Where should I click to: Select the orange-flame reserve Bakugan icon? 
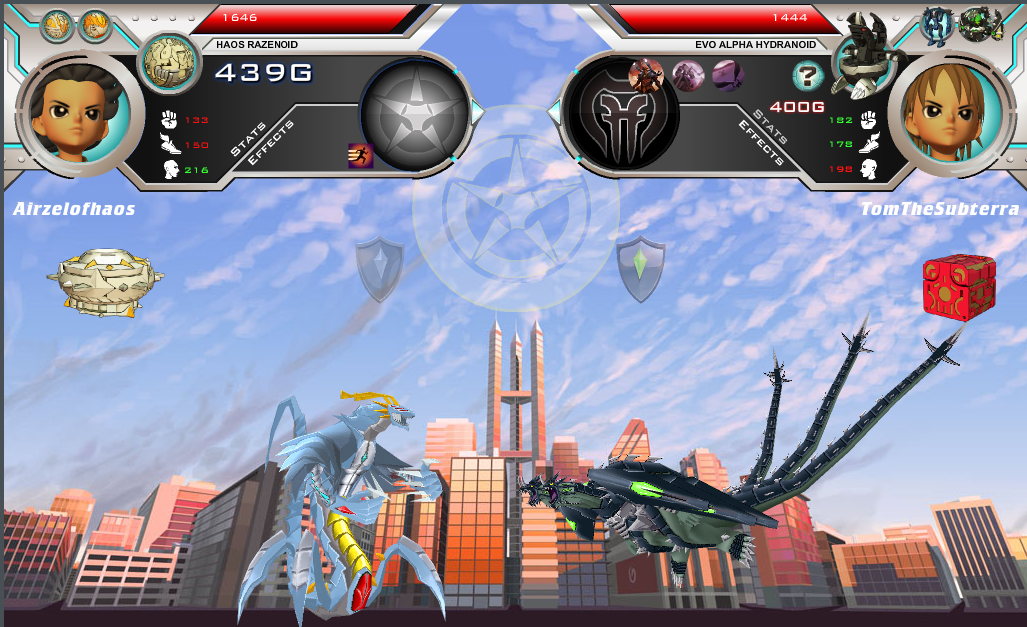(x=95, y=24)
